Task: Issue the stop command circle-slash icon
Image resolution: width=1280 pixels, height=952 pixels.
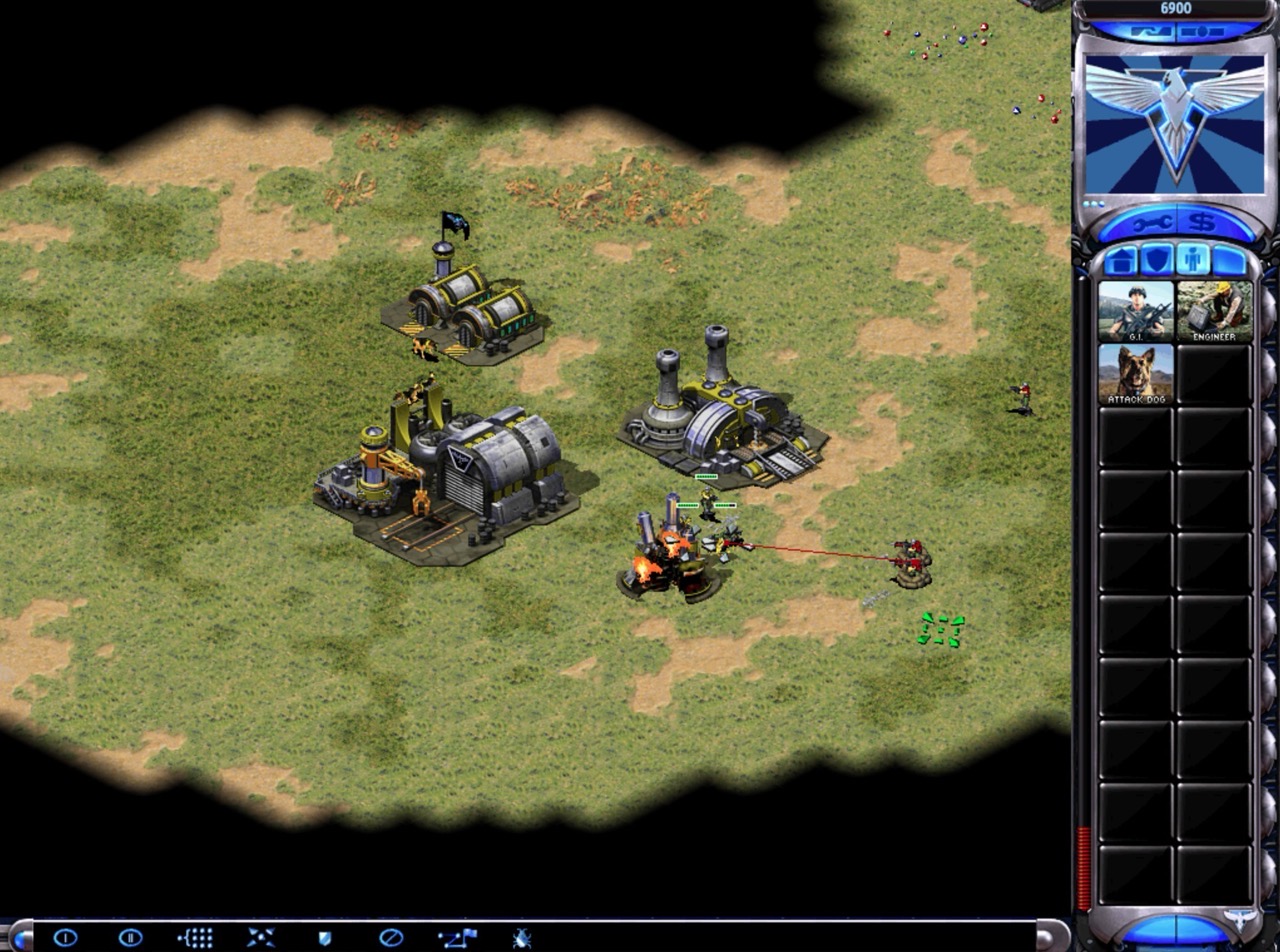Action: point(391,938)
